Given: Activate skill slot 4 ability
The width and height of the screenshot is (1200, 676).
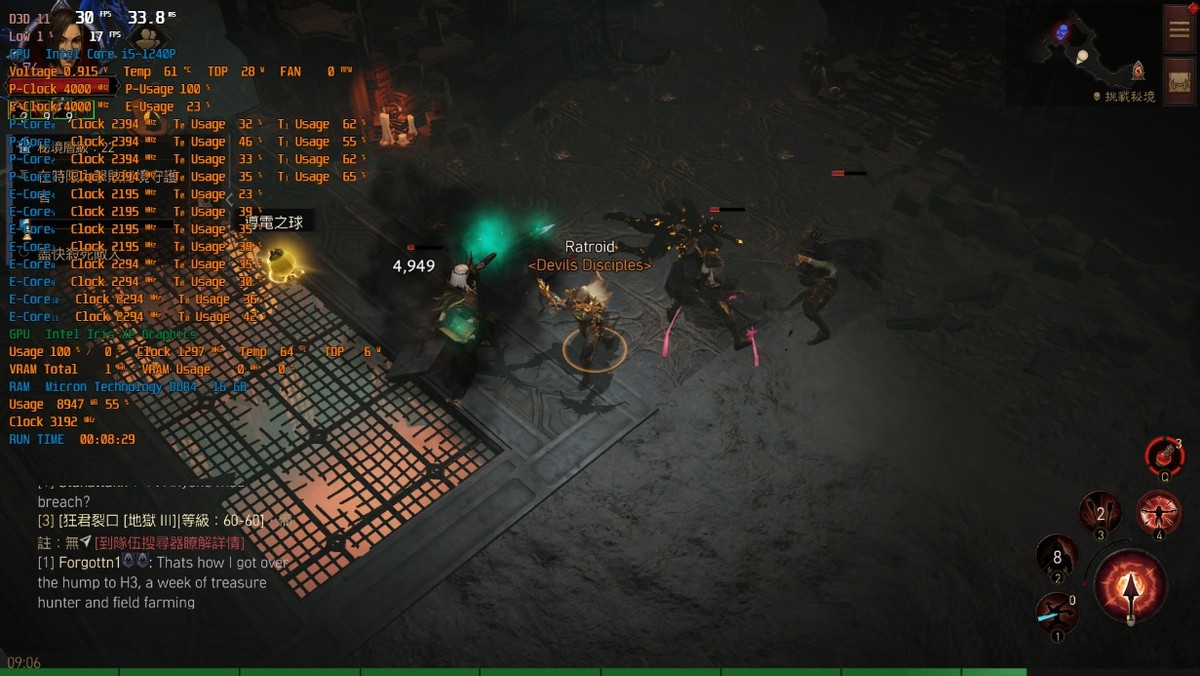Looking at the screenshot, I should tap(1159, 511).
